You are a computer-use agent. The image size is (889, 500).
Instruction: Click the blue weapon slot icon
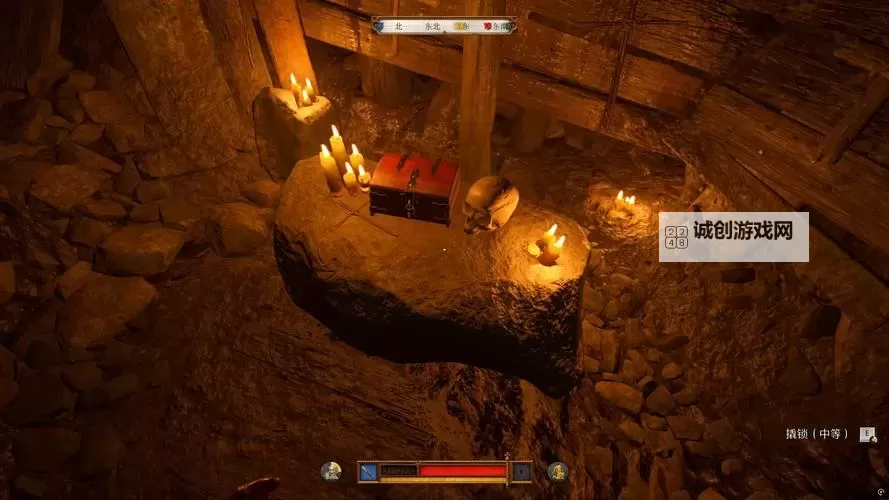point(369,471)
